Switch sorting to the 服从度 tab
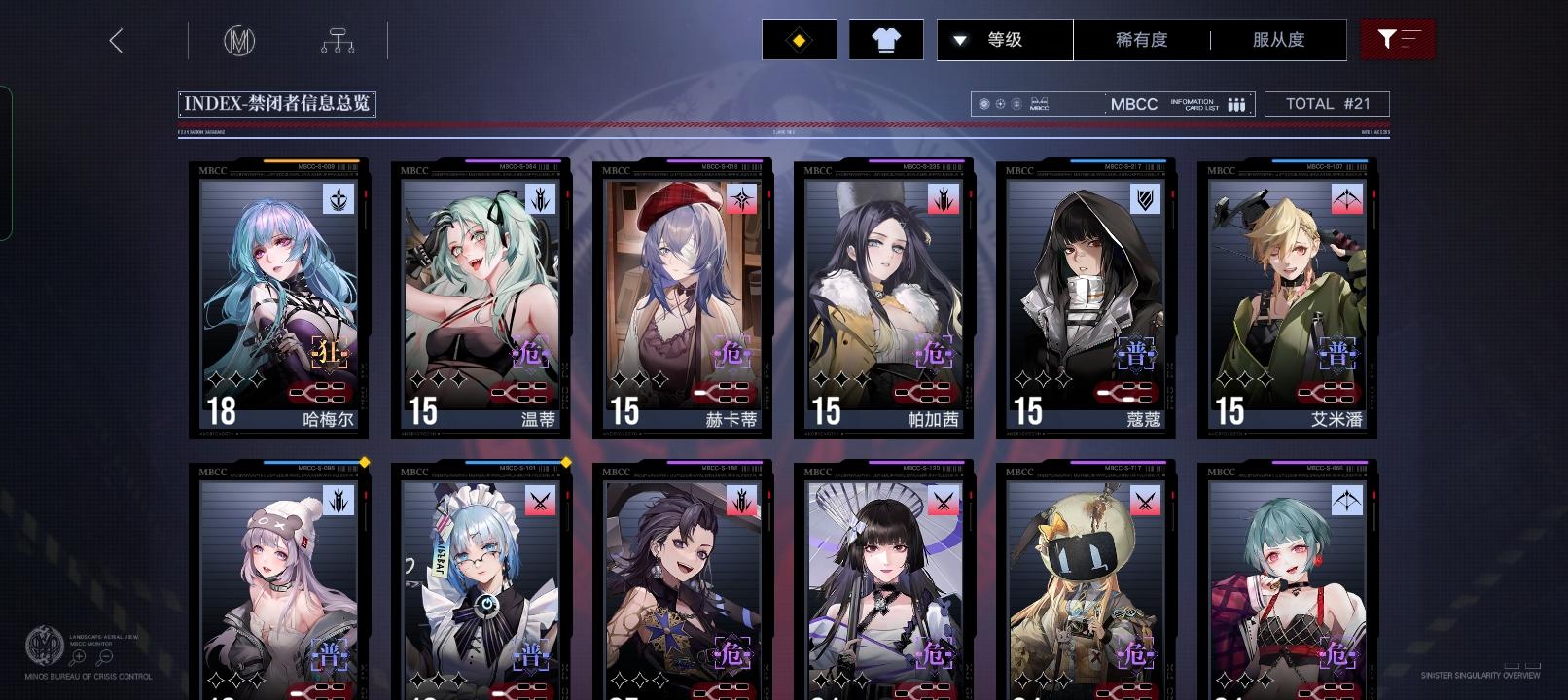This screenshot has height=700, width=1568. pyautogui.click(x=1276, y=40)
